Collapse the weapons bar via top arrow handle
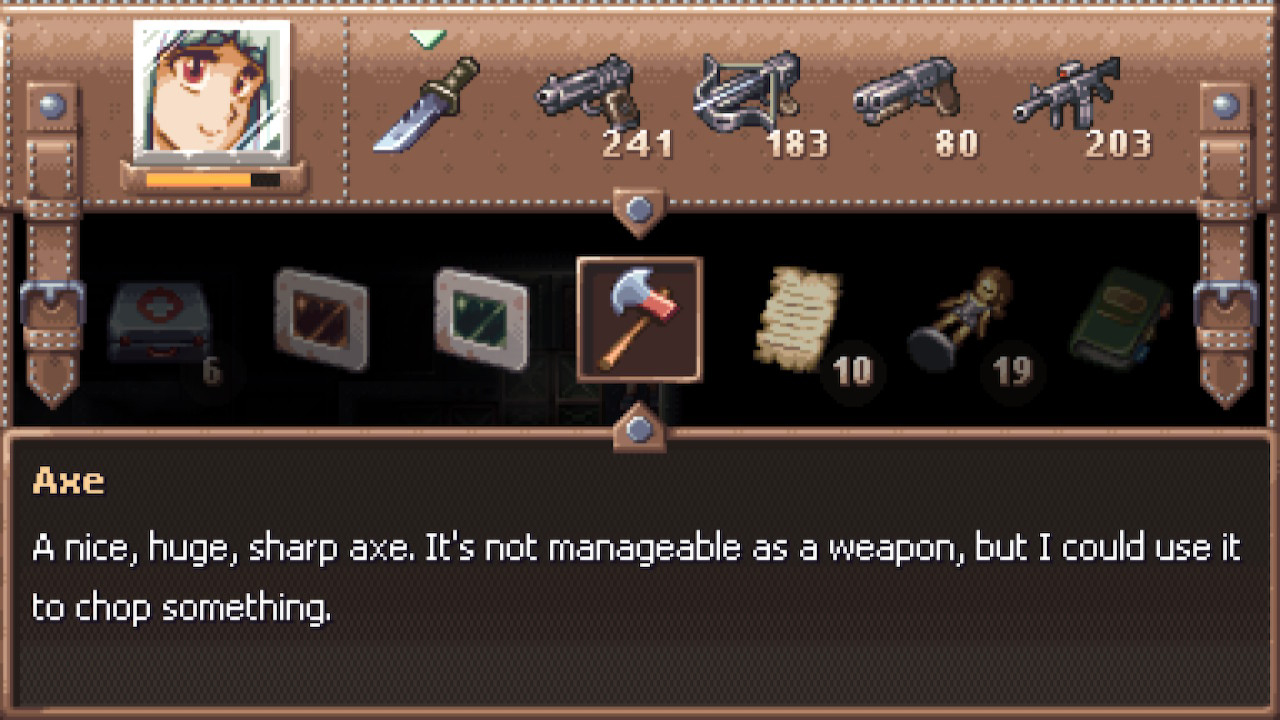1280x720 pixels. click(637, 208)
